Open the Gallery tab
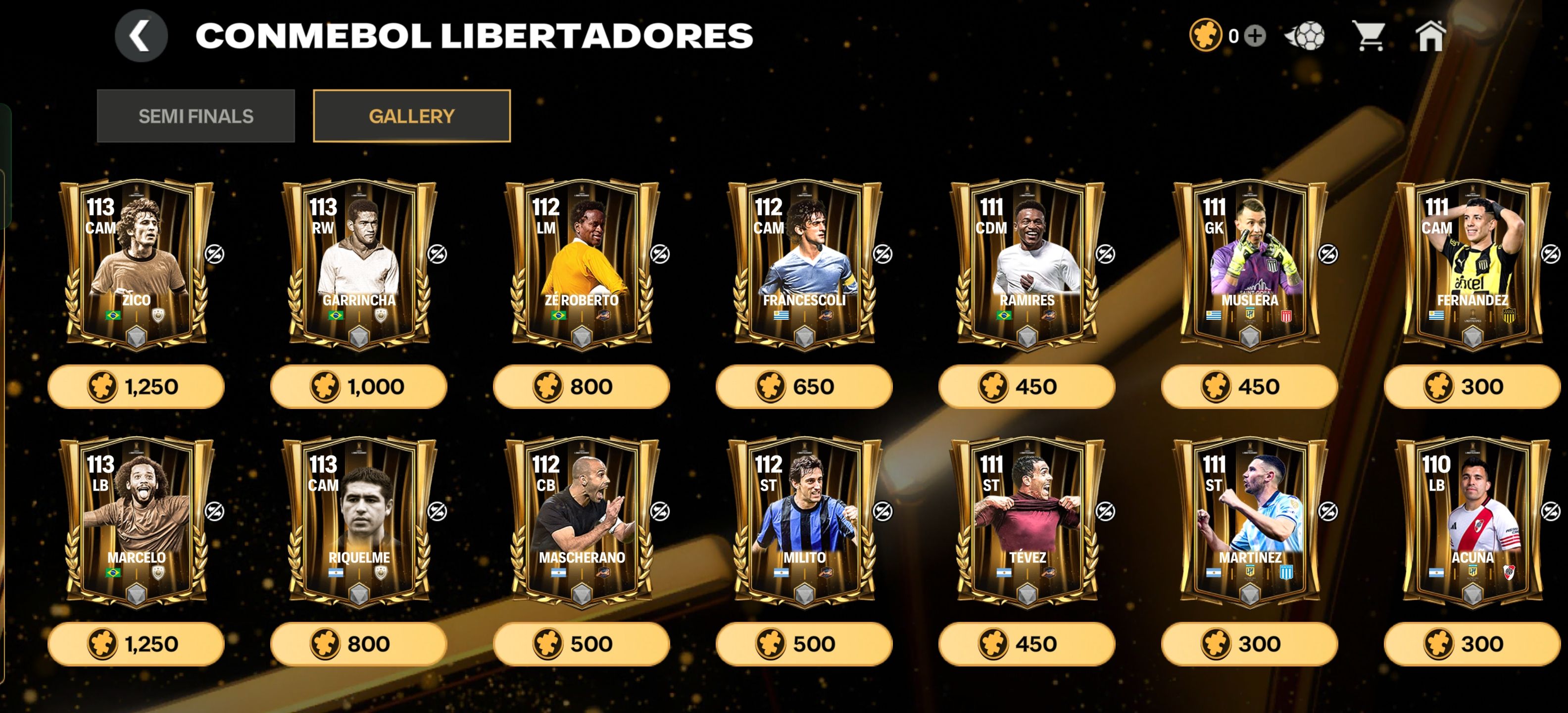The width and height of the screenshot is (1568, 713). pyautogui.click(x=411, y=116)
